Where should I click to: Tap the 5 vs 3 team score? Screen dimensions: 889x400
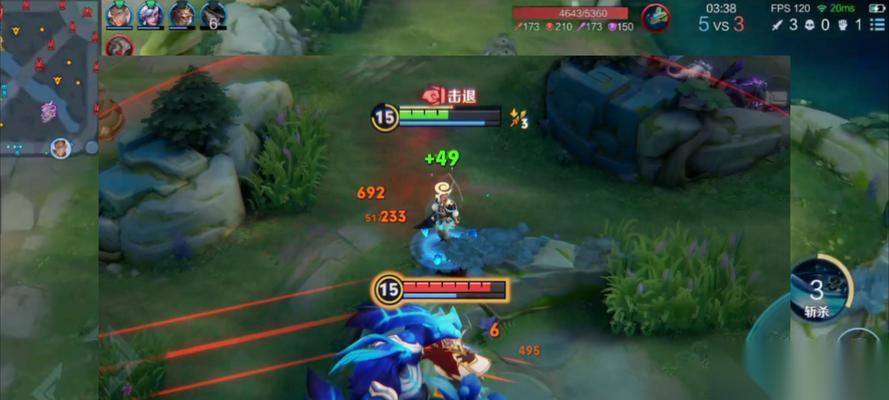tap(721, 24)
